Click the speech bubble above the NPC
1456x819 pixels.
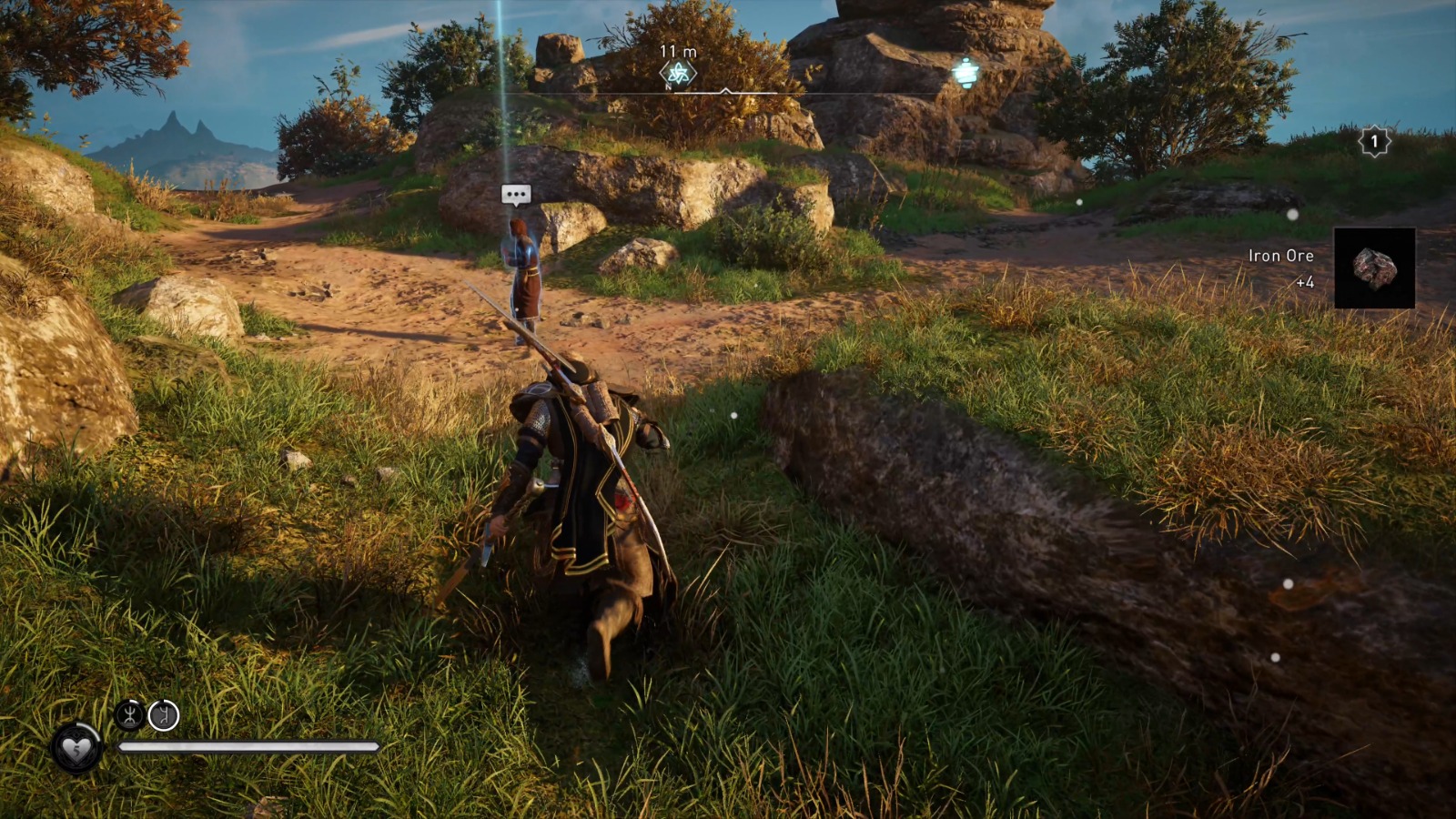coord(514,193)
